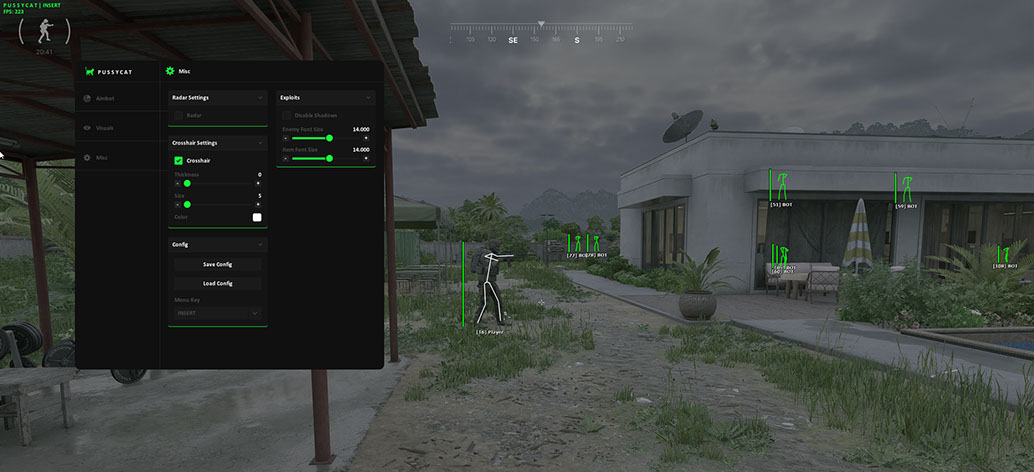Screen dimensions: 1034x472
Task: Tick the Disable Shadows checkbox
Action: coord(287,116)
